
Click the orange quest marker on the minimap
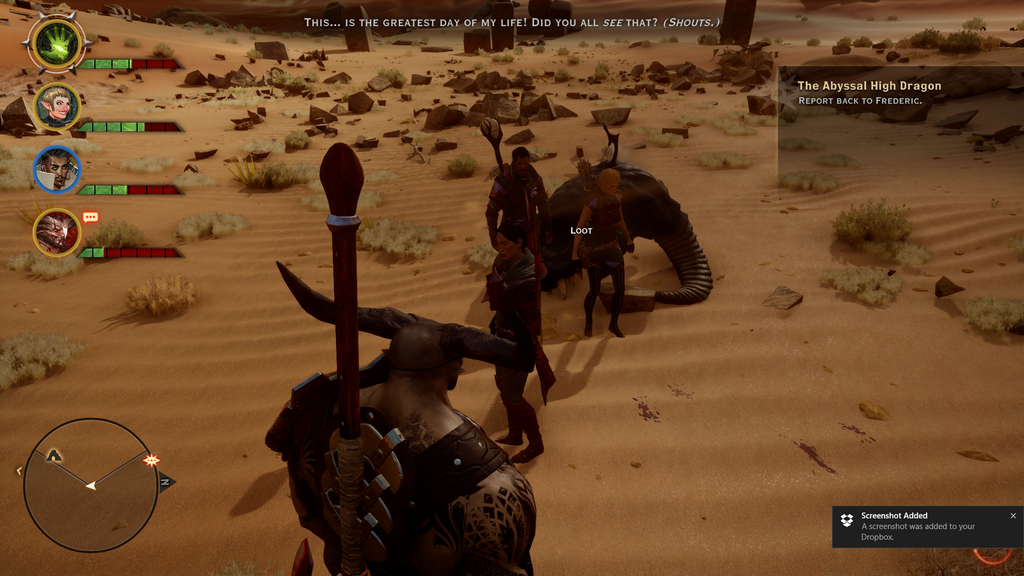coord(152,460)
